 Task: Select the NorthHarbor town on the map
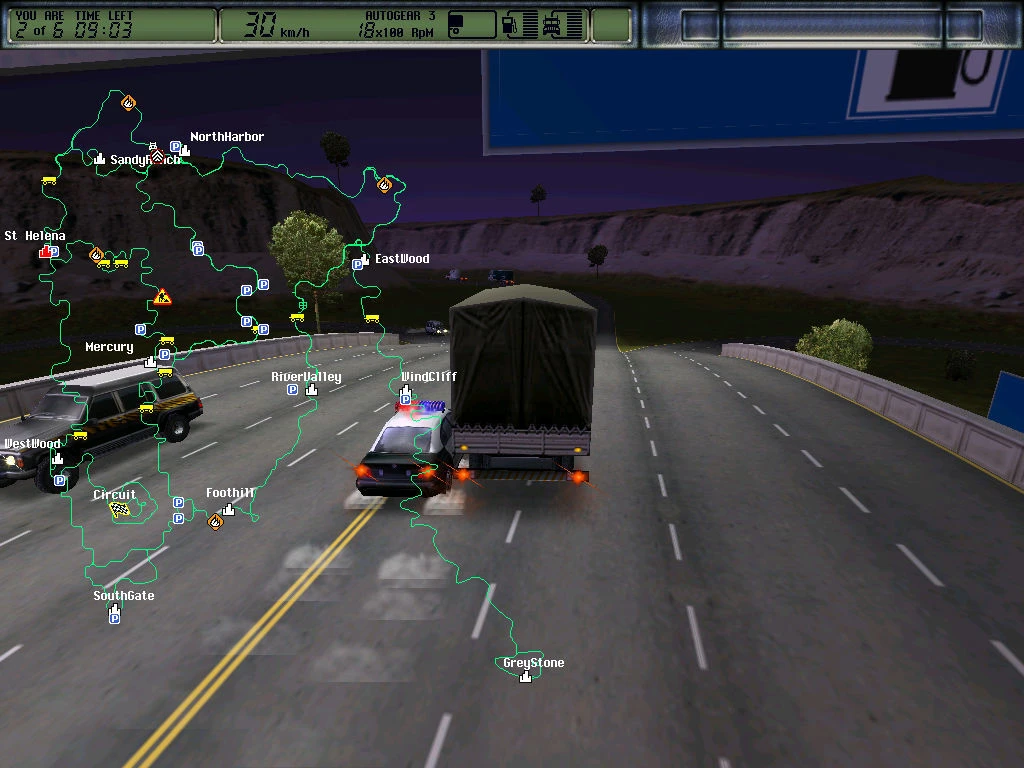[x=186, y=149]
